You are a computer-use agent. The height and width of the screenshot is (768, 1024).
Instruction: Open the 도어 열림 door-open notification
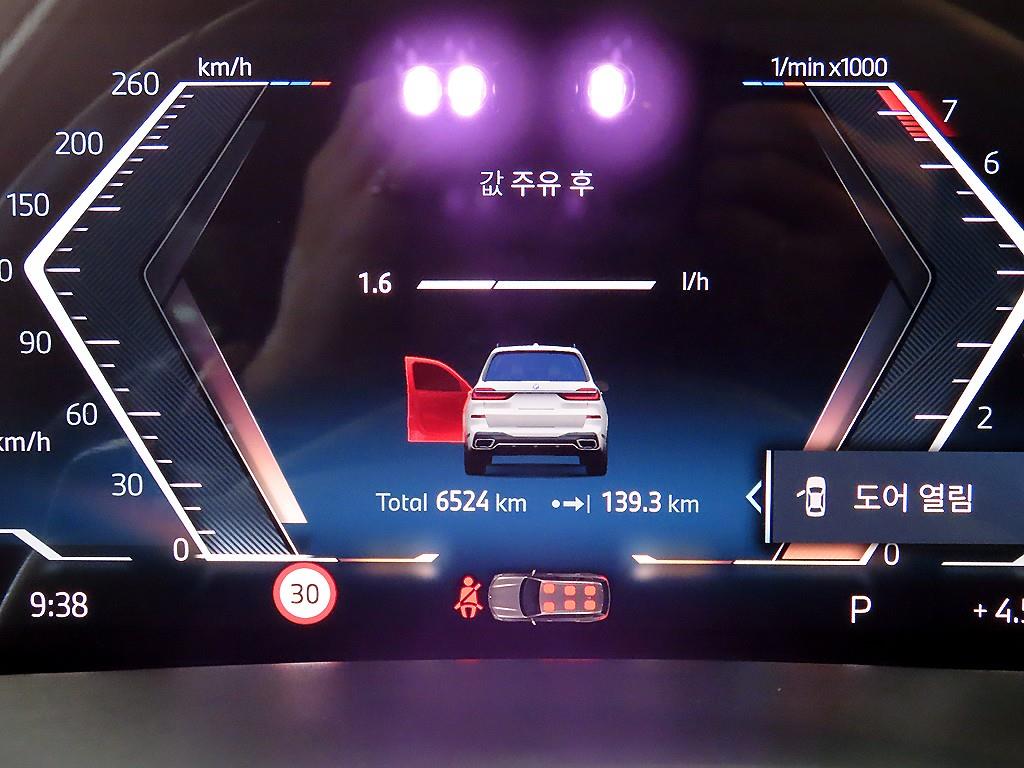[x=895, y=497]
